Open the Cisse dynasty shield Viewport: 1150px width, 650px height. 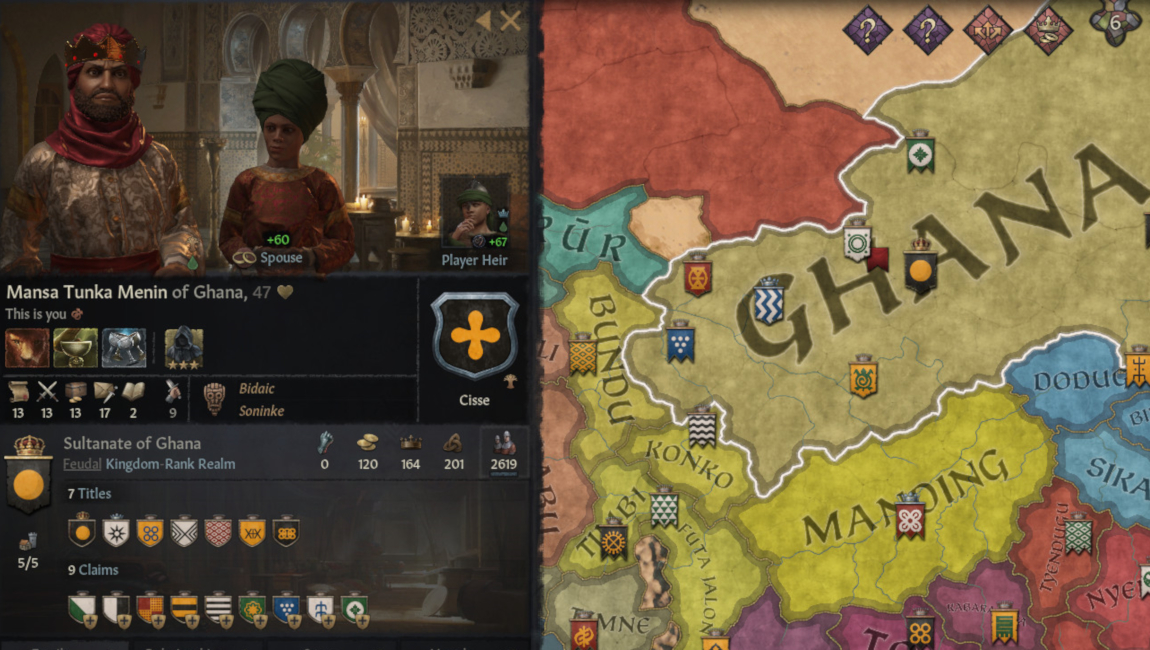click(475, 336)
